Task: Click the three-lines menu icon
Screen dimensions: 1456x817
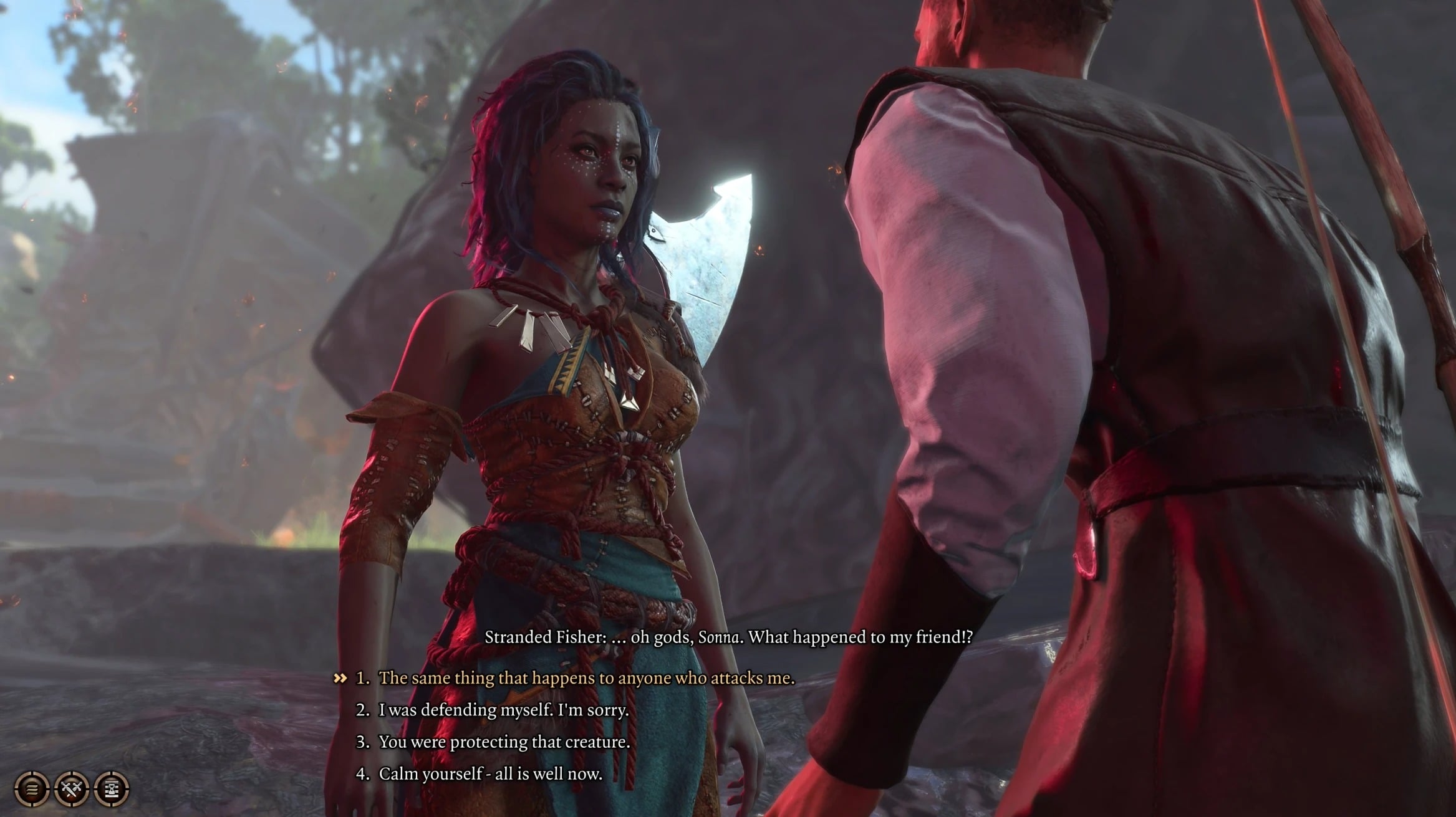Action: click(32, 789)
